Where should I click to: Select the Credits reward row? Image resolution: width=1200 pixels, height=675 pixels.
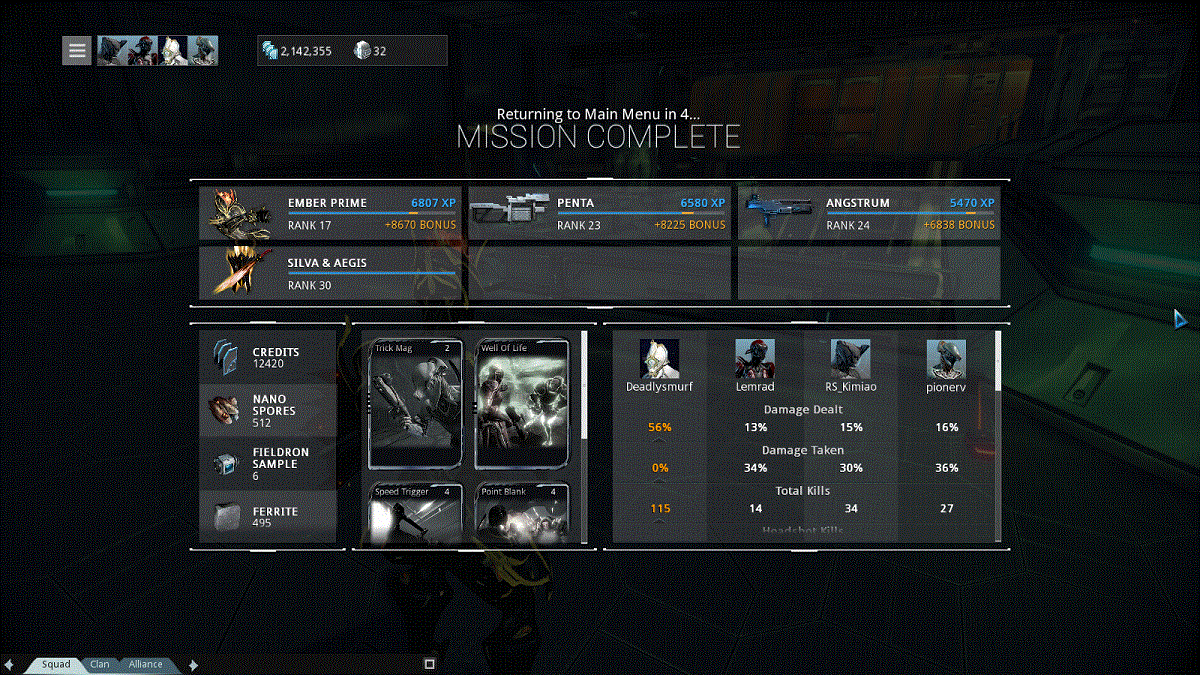(268, 357)
